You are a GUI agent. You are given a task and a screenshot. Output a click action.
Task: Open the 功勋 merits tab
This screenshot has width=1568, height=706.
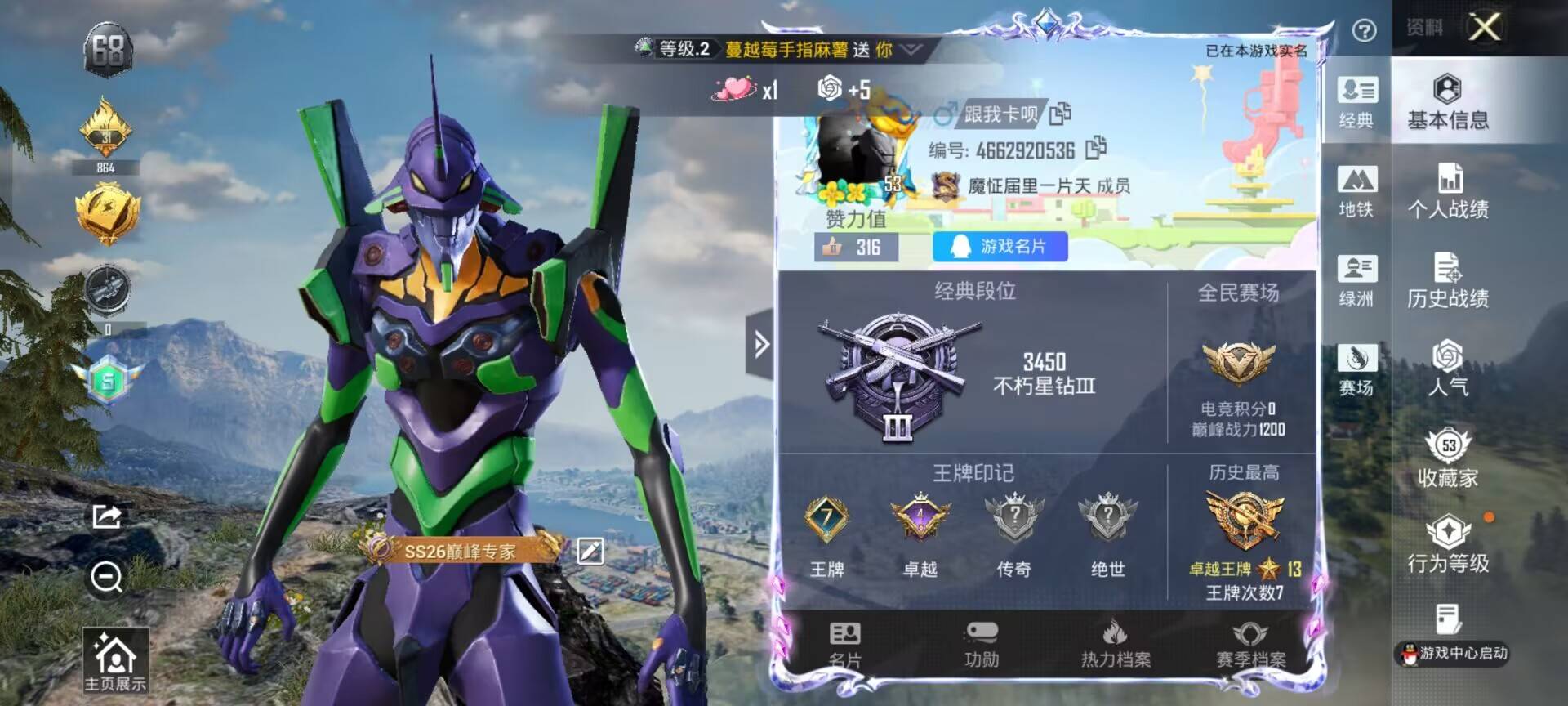pos(981,644)
